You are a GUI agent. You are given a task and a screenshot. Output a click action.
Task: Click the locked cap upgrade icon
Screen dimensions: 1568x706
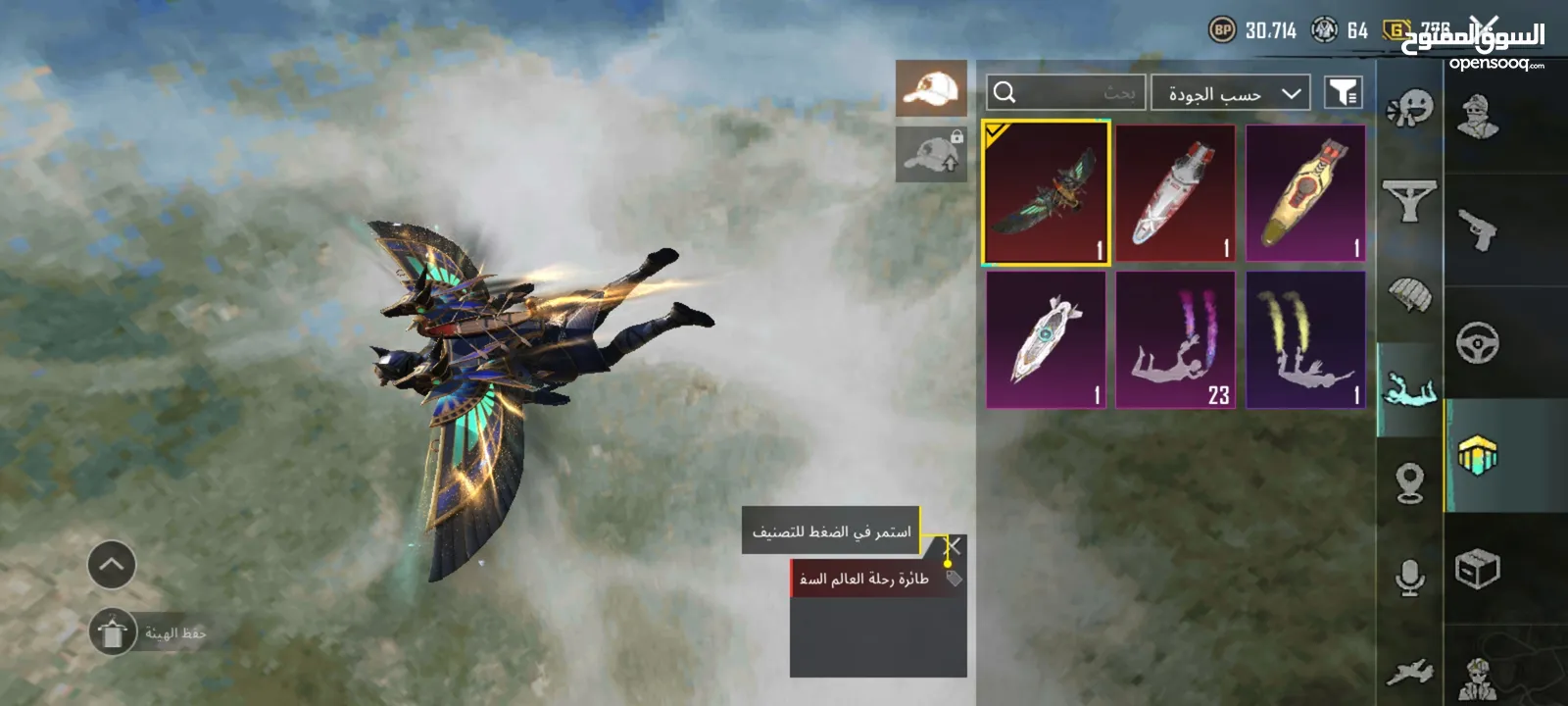(x=931, y=155)
